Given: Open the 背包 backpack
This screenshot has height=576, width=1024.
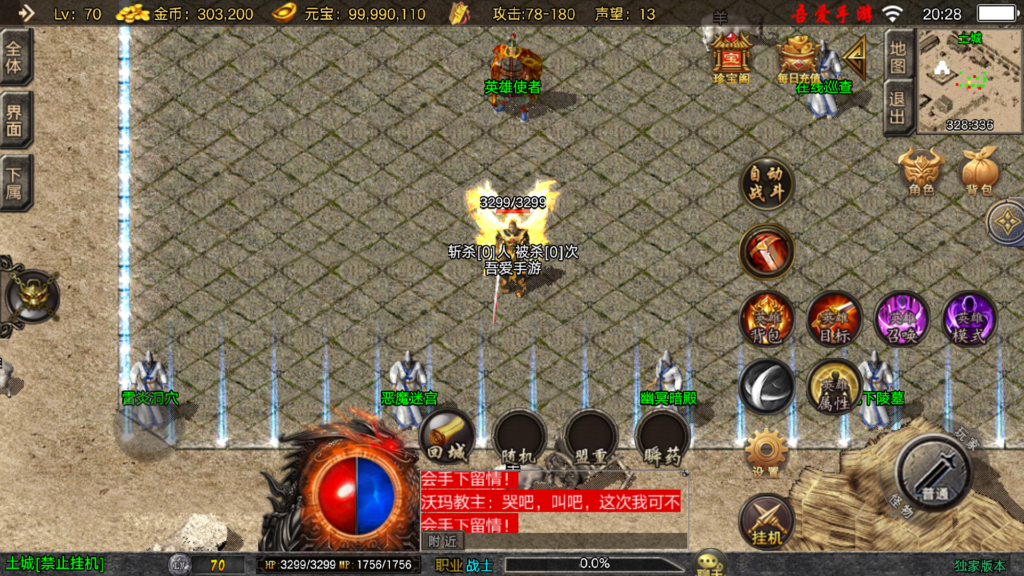Looking at the screenshot, I should click(980, 172).
